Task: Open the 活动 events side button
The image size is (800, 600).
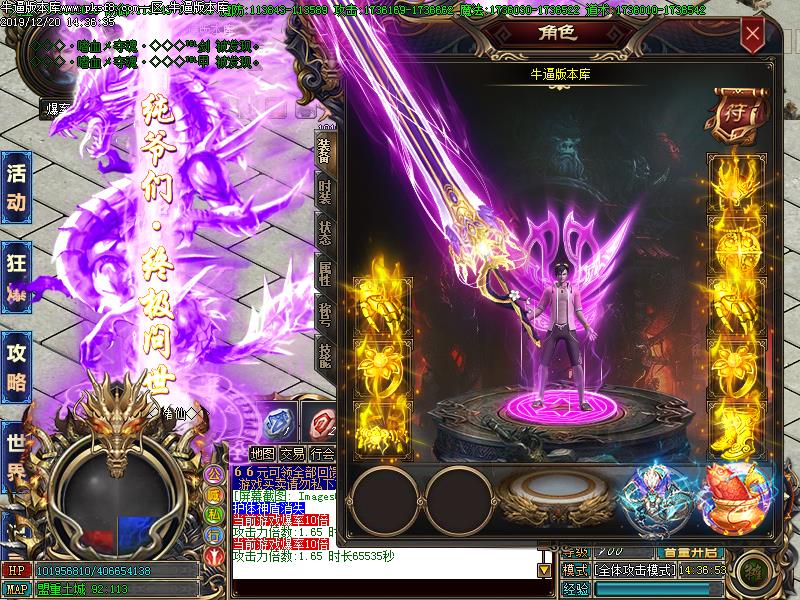Action: click(16, 187)
